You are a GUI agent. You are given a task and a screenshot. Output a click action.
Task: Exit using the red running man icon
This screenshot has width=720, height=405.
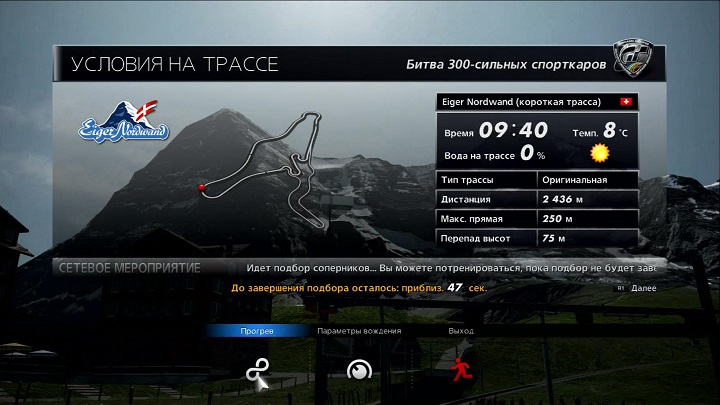click(460, 369)
